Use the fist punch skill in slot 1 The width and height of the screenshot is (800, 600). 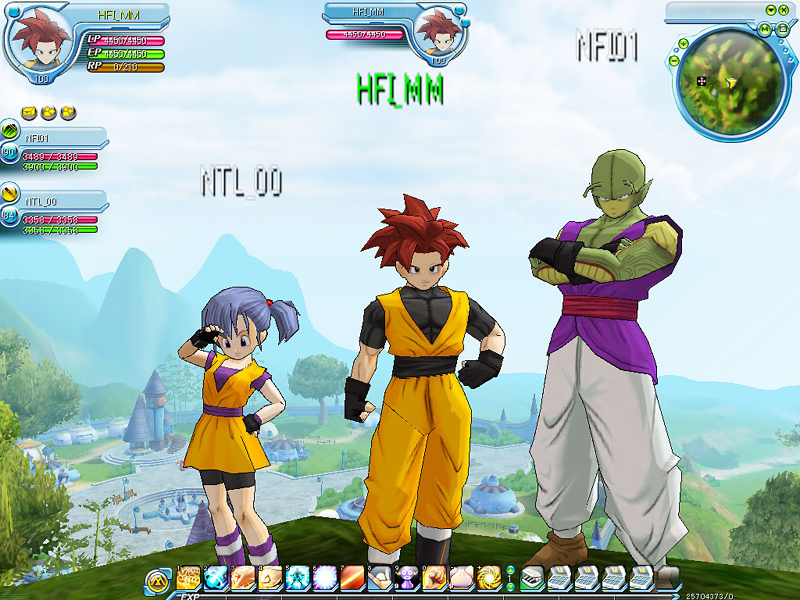(188, 577)
